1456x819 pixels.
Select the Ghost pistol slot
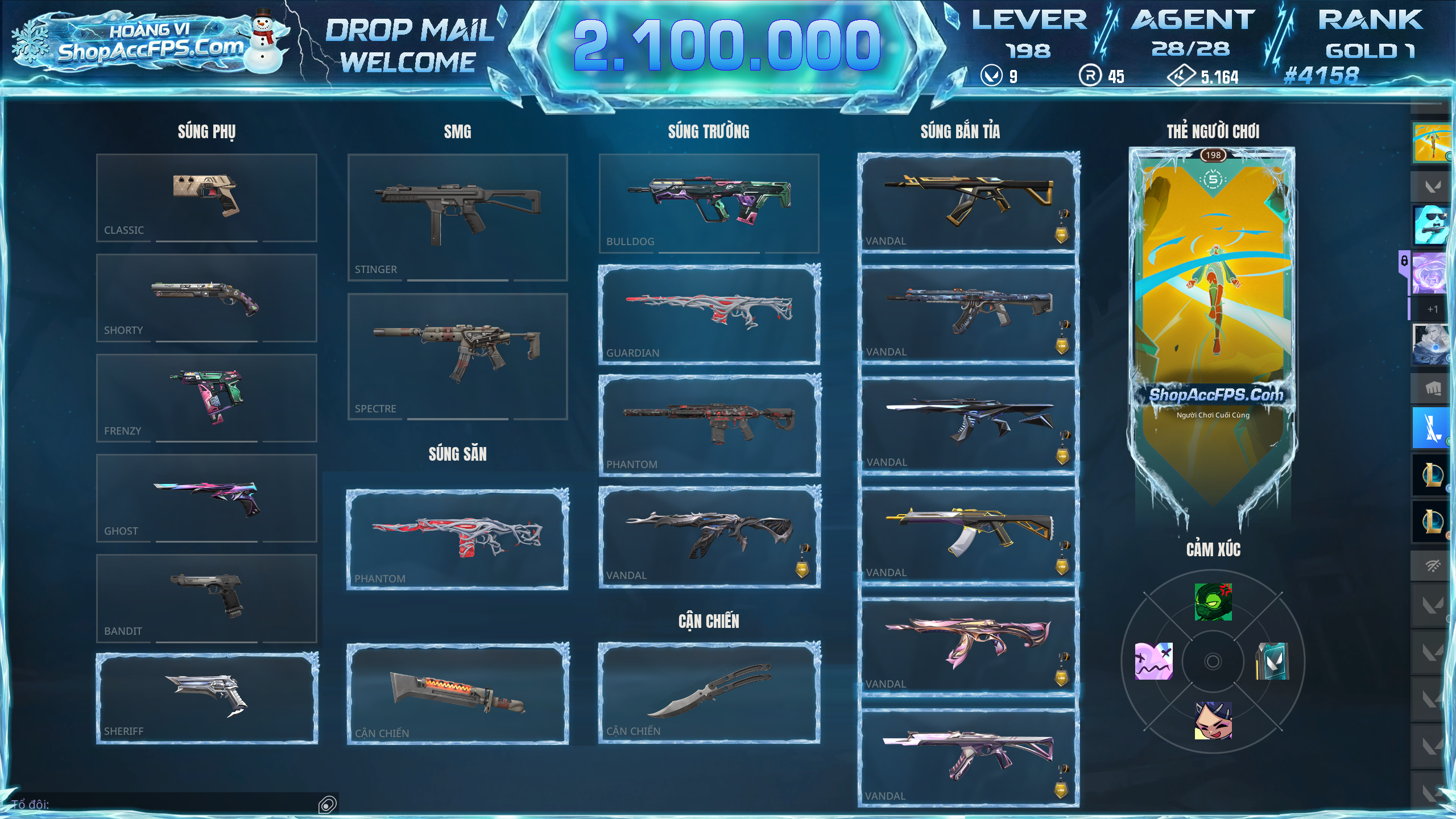206,498
